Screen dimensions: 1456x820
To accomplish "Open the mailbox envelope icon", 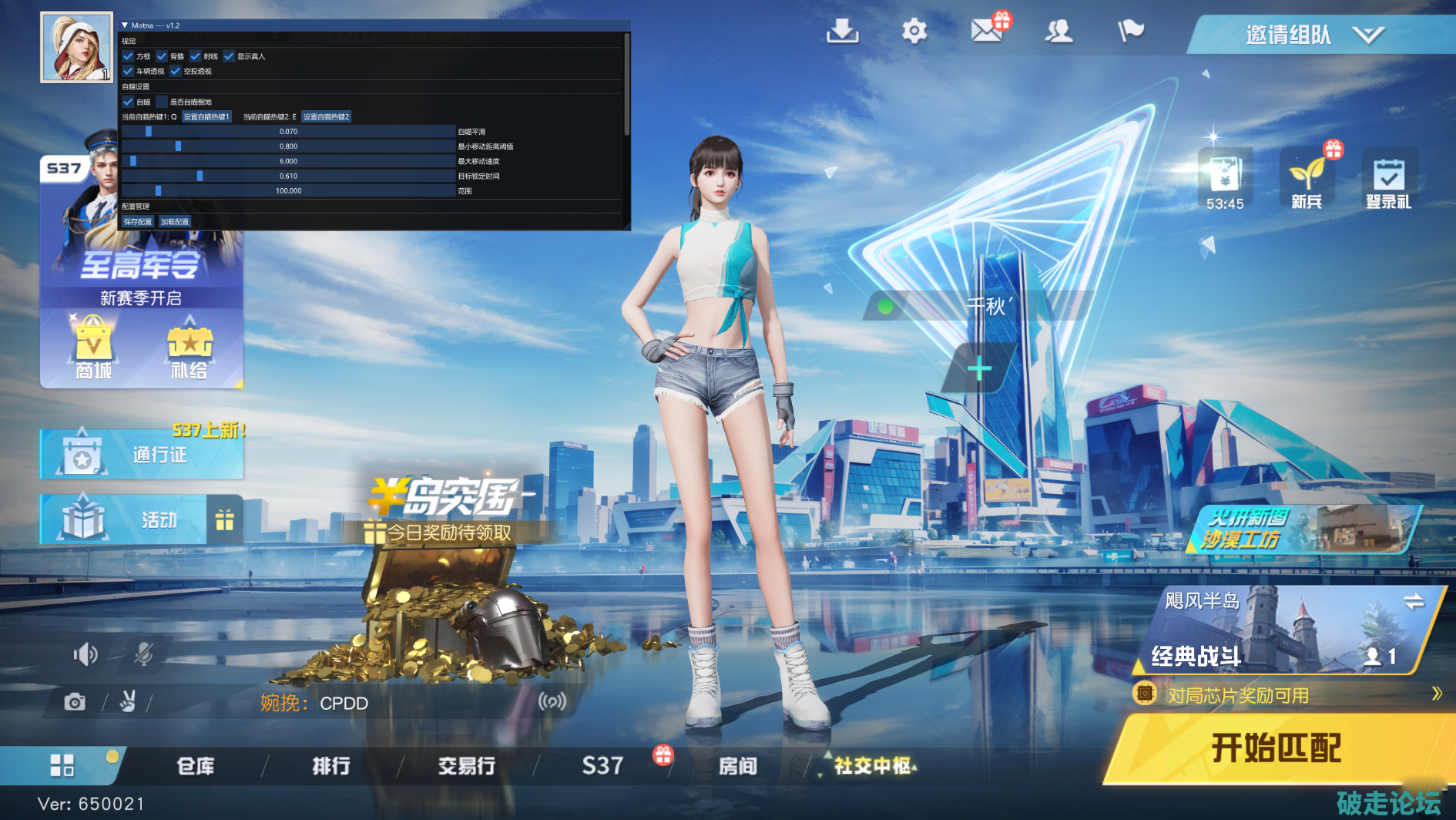I will pos(986,31).
